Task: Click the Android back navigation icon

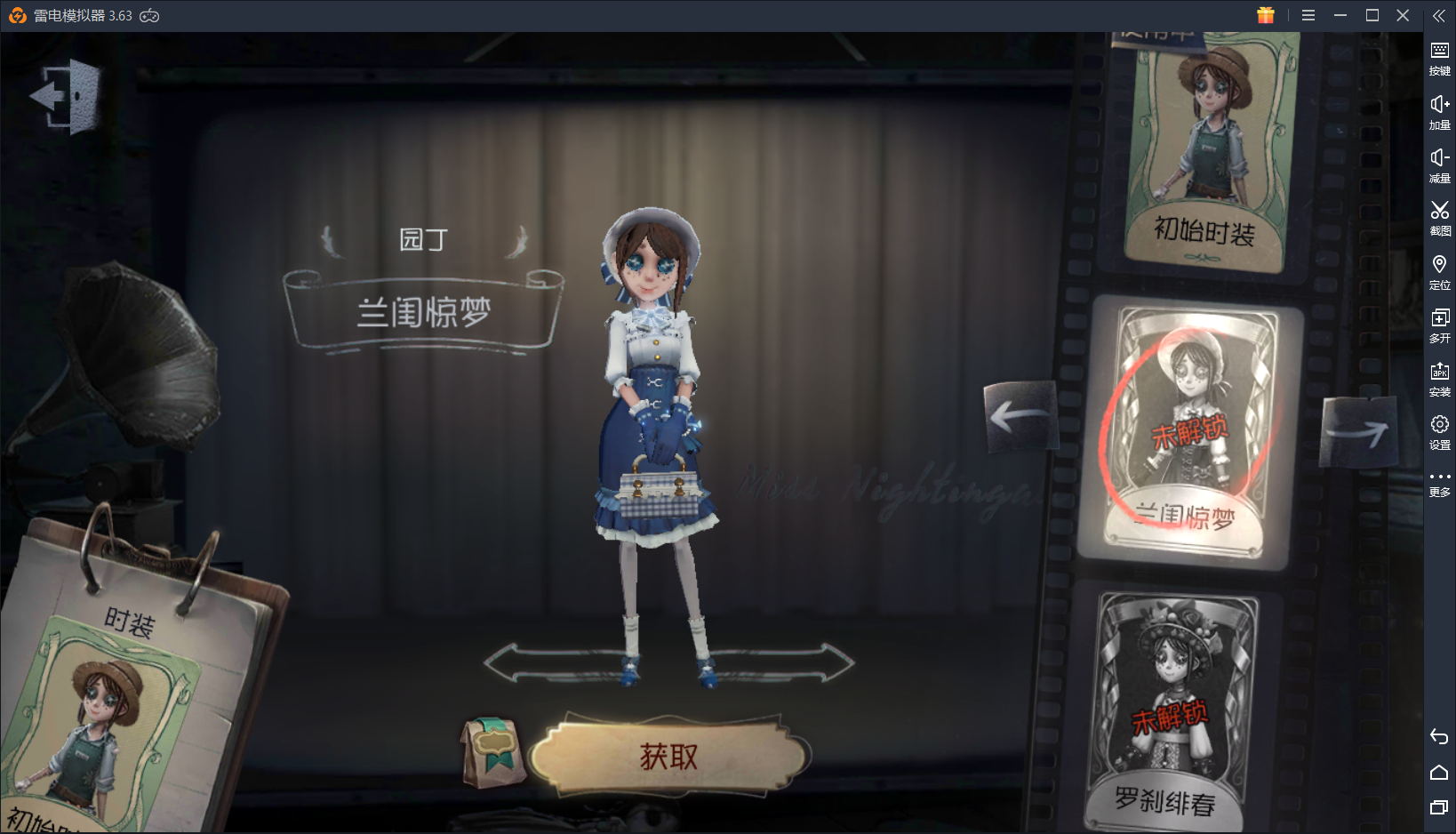Action: [x=1440, y=736]
